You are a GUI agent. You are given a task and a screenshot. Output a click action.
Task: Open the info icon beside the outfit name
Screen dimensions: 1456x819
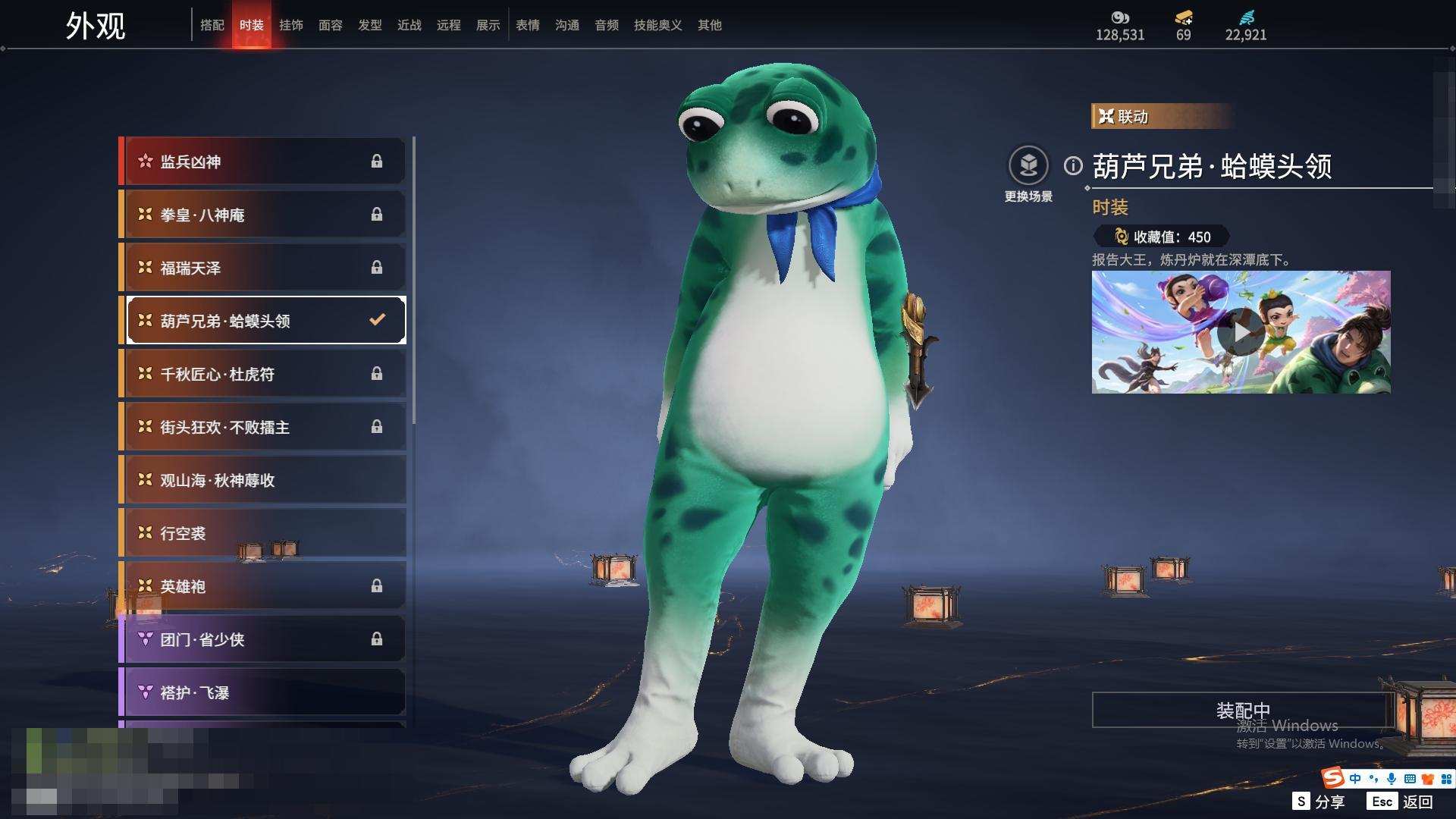(1073, 165)
